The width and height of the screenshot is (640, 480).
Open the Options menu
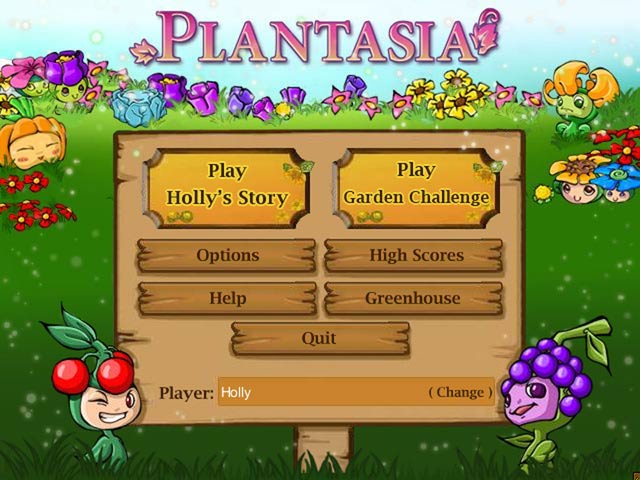pyautogui.click(x=227, y=256)
